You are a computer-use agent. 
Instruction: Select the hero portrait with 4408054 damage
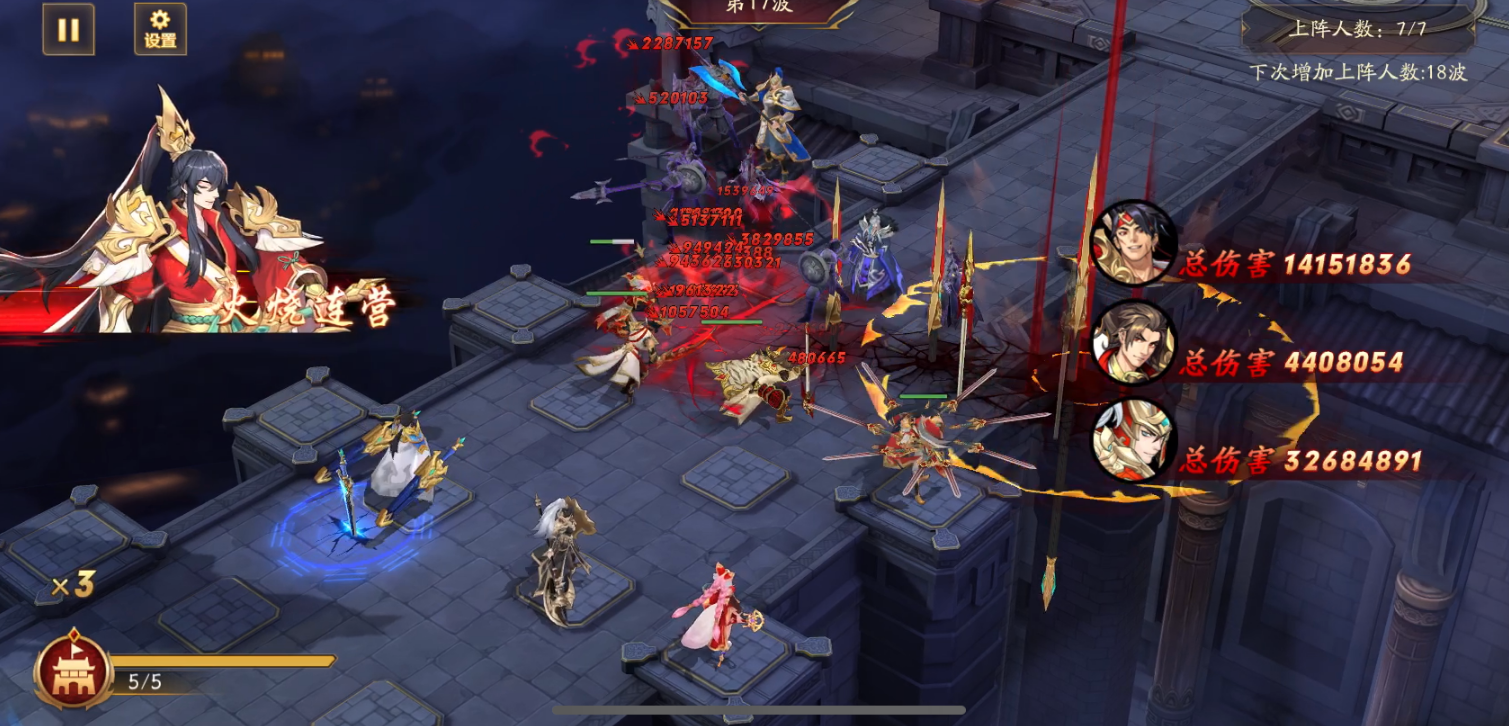[x=1133, y=342]
